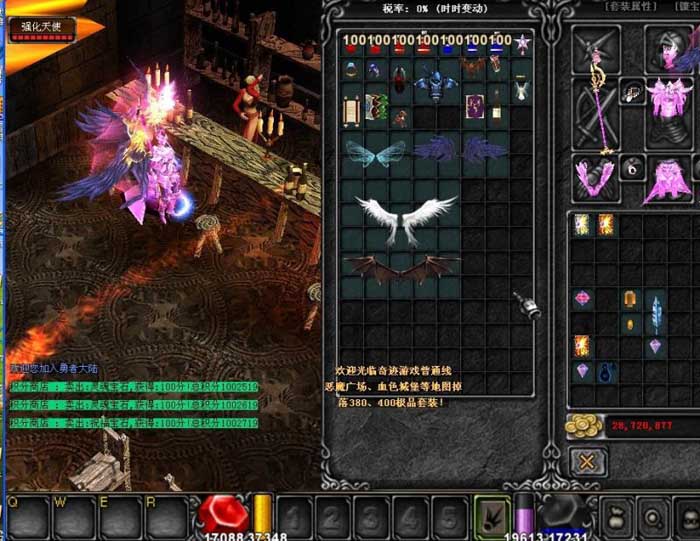Viewport: 700px width, 541px height.
Task: Activate the green-framed skill icon on hotbar
Action: coord(492,515)
